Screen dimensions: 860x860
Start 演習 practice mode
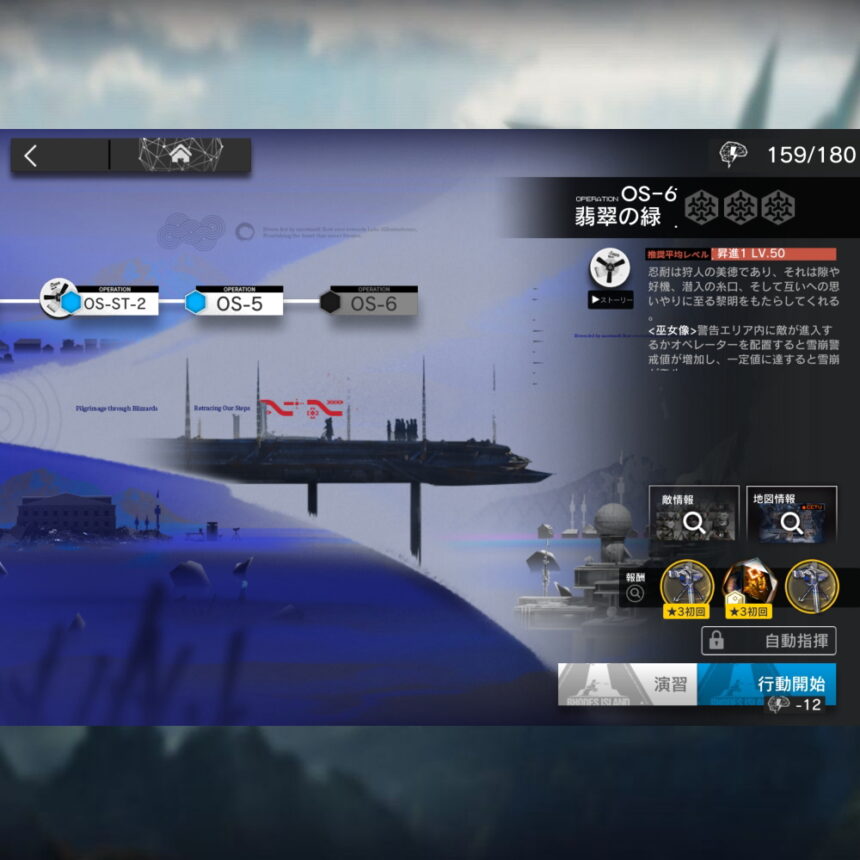627,684
